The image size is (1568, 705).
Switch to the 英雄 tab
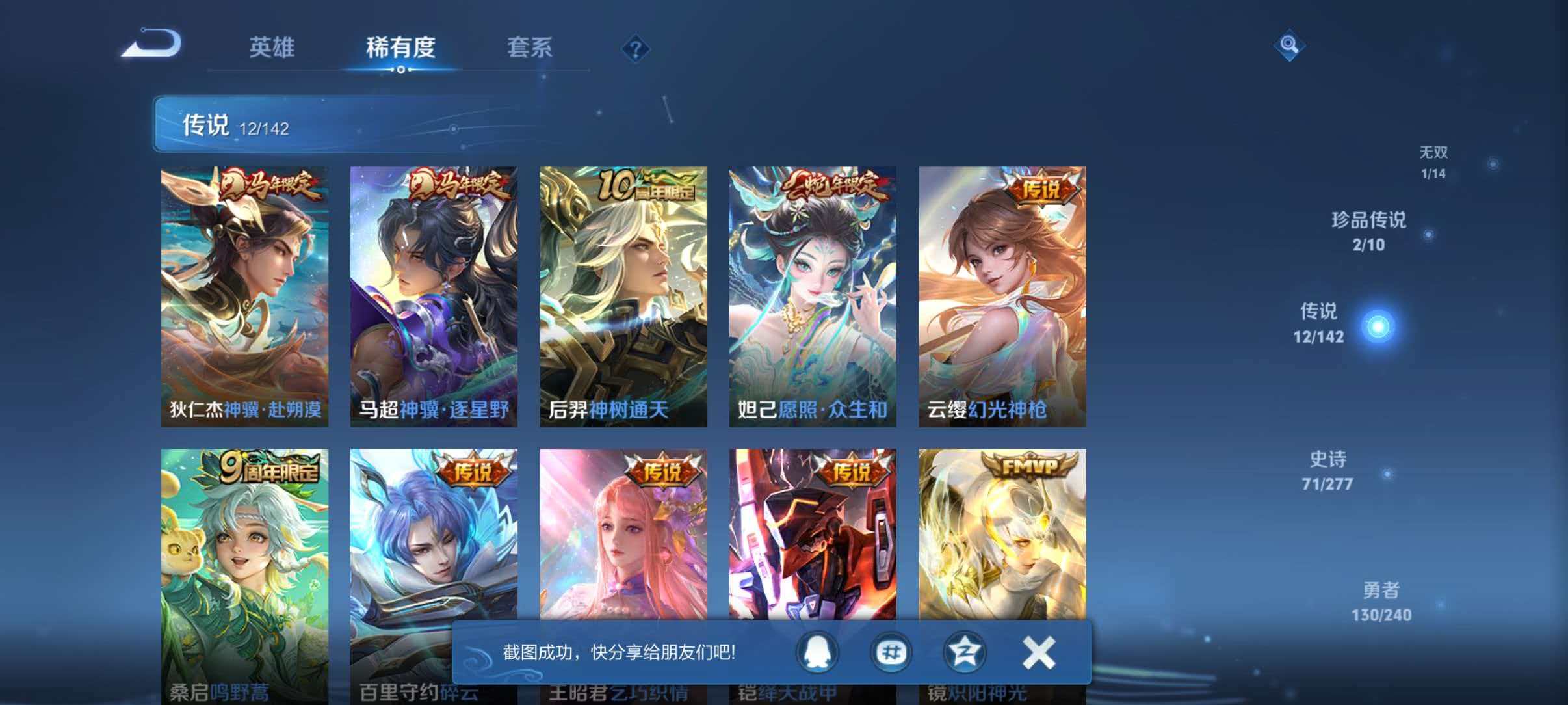272,48
